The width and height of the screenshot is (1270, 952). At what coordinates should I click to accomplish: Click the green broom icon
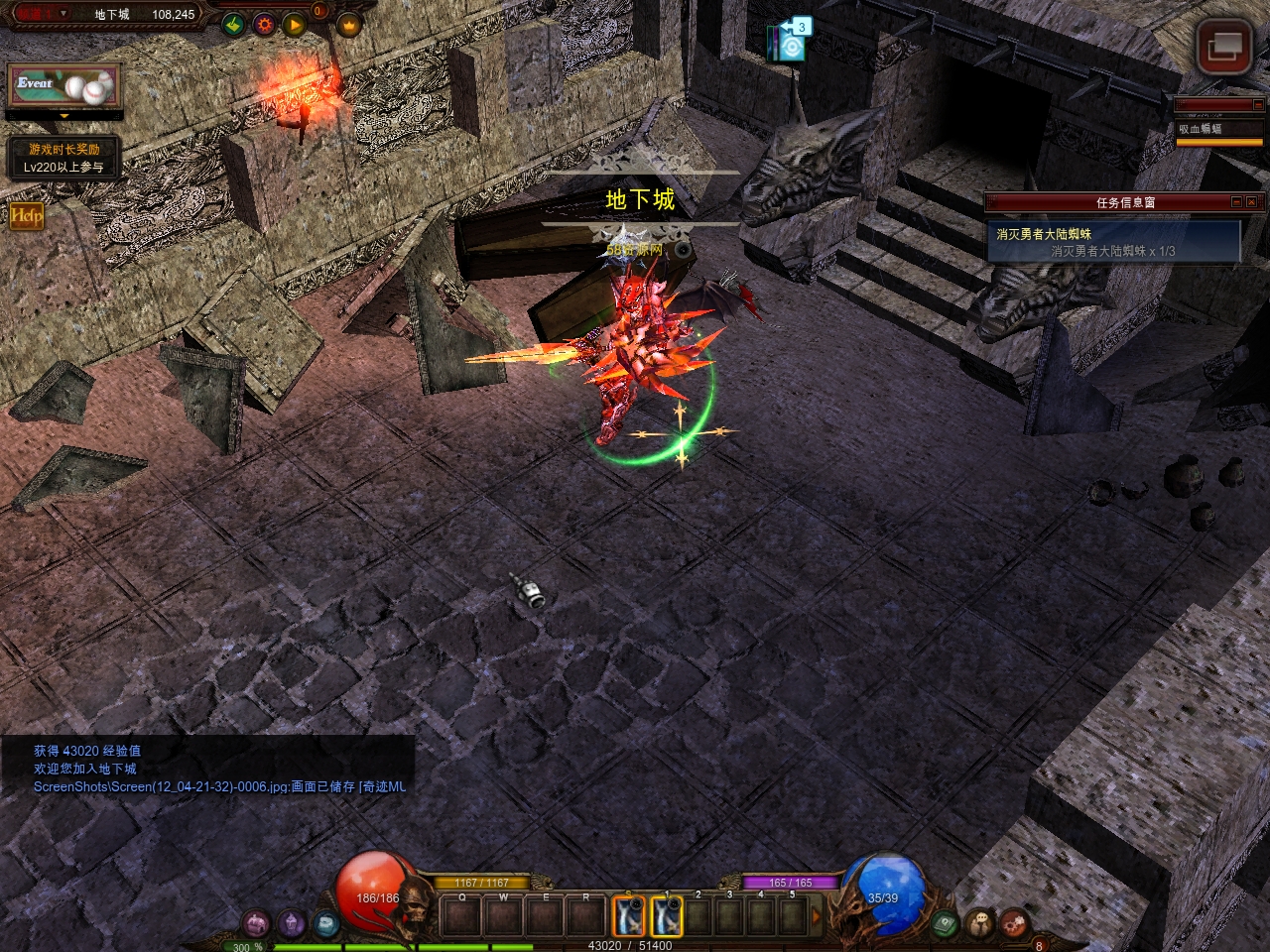point(234,25)
